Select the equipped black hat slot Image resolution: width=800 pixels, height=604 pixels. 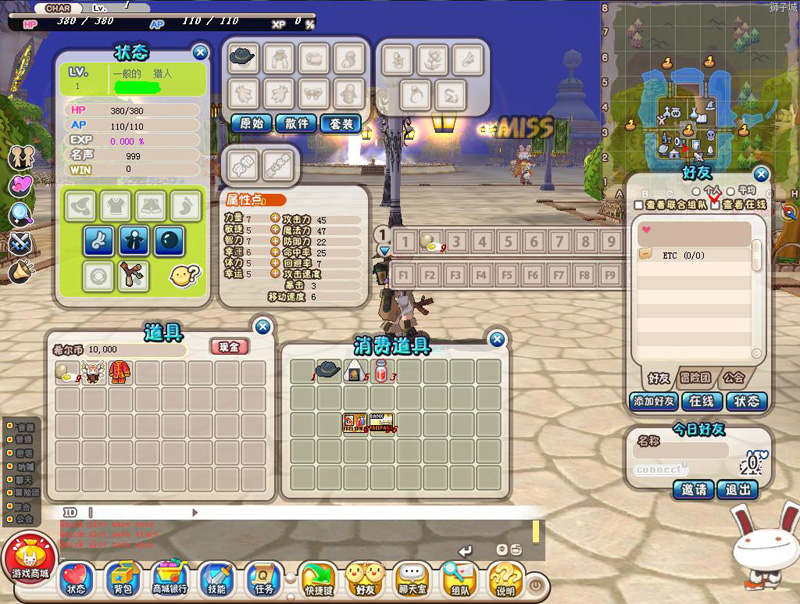(244, 58)
